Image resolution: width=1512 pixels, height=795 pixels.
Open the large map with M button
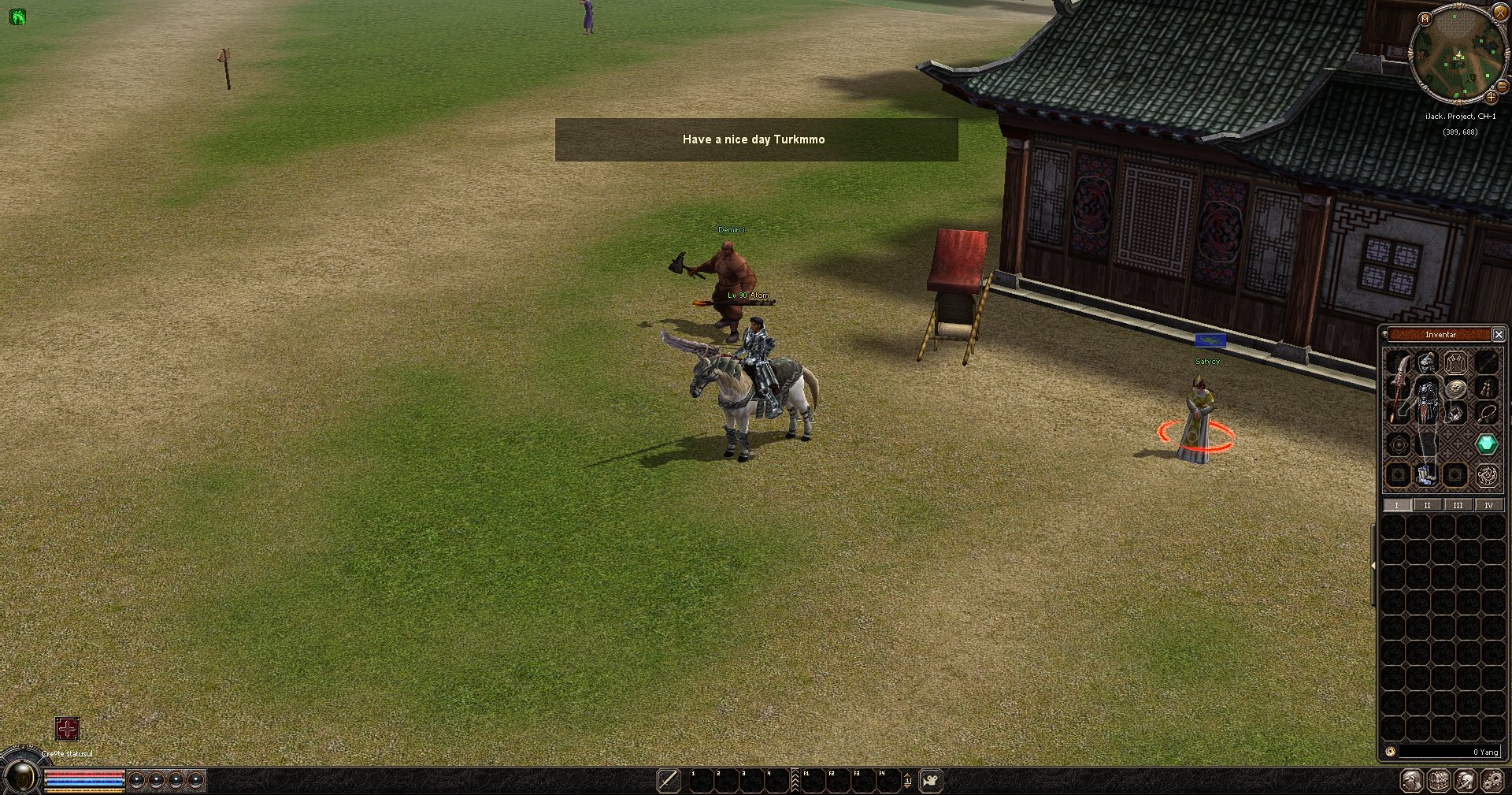tap(1424, 19)
